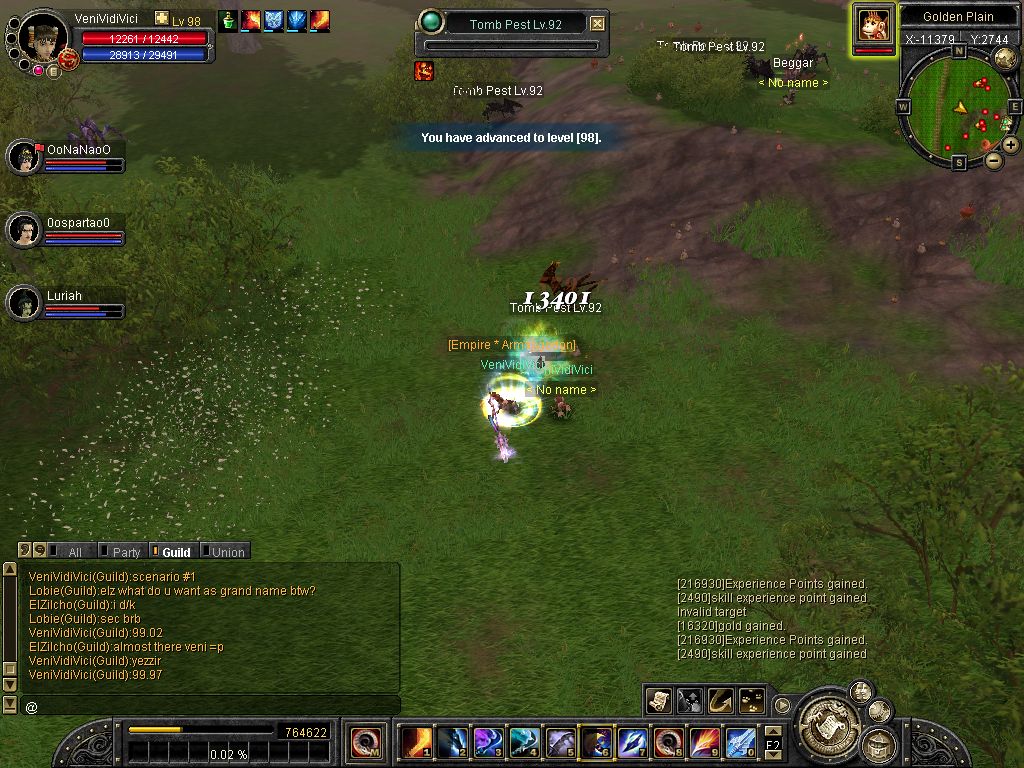This screenshot has height=768, width=1024.
Task: Use the flame skill in hotbar slot 1
Action: point(416,742)
